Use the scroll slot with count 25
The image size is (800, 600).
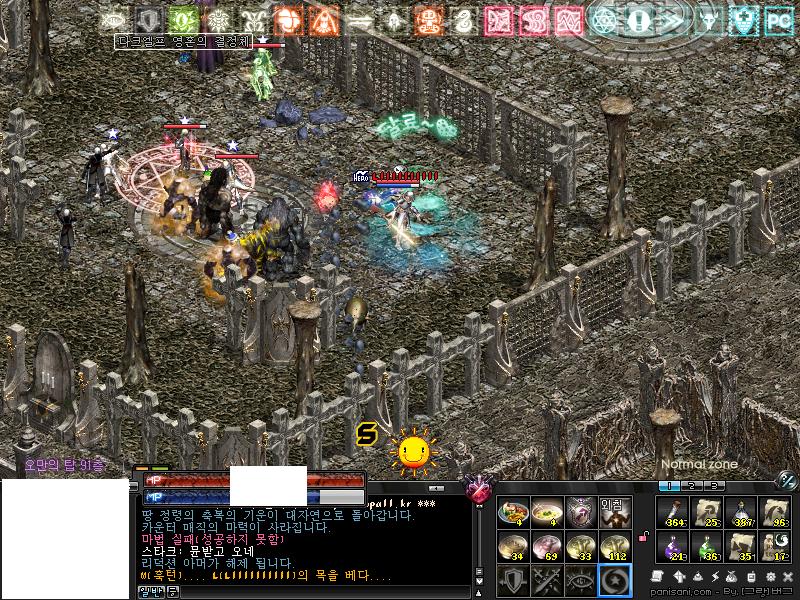[x=707, y=511]
